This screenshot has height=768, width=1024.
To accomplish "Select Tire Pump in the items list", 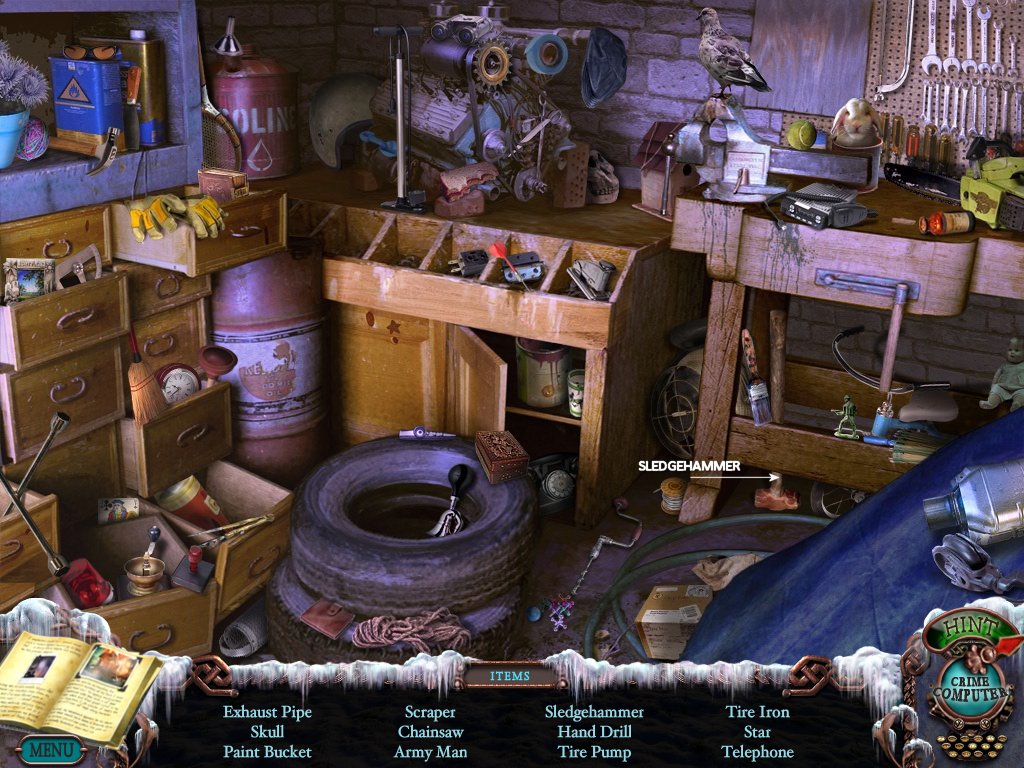I will click(594, 752).
